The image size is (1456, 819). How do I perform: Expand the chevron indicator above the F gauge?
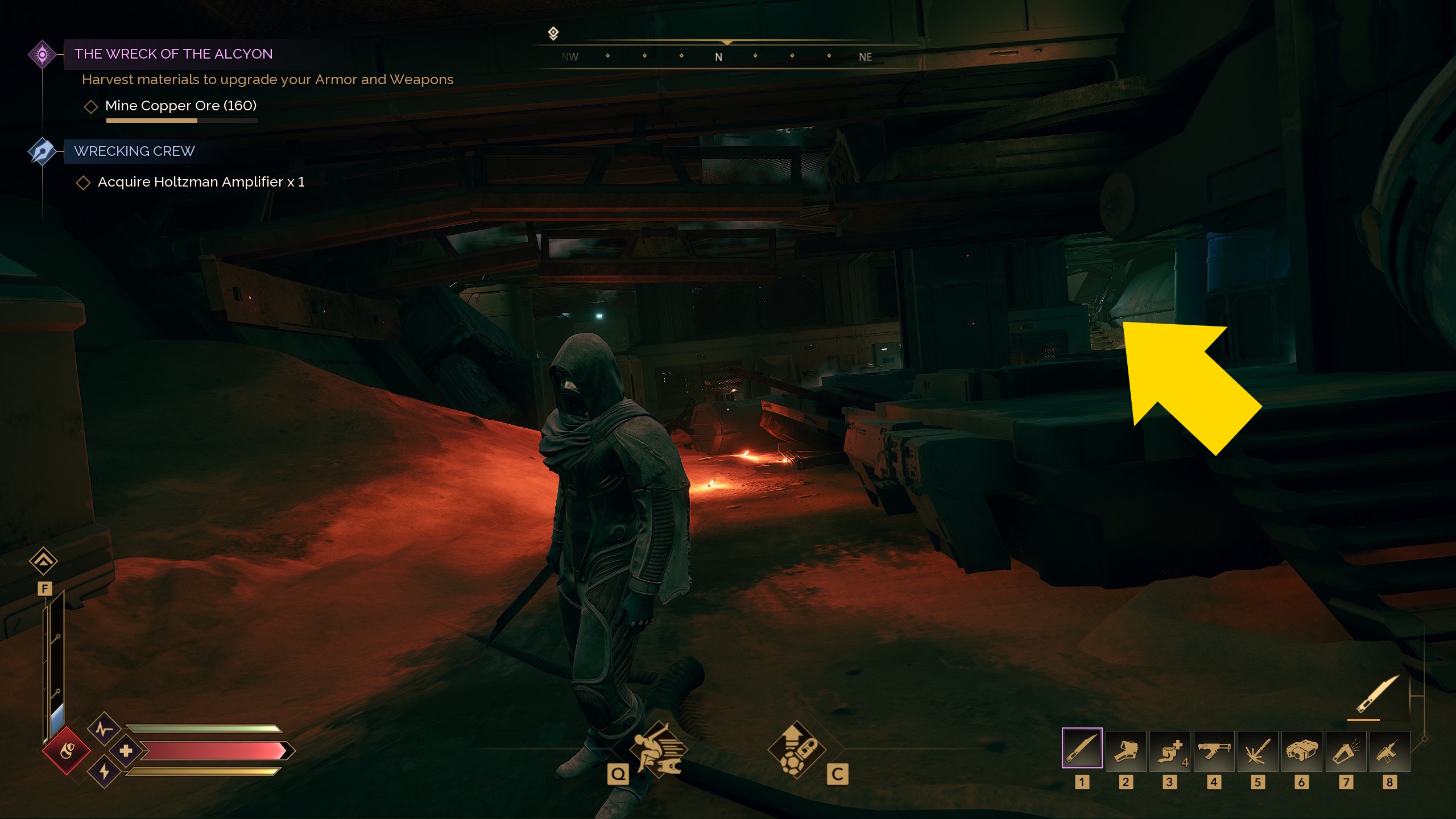coord(44,561)
